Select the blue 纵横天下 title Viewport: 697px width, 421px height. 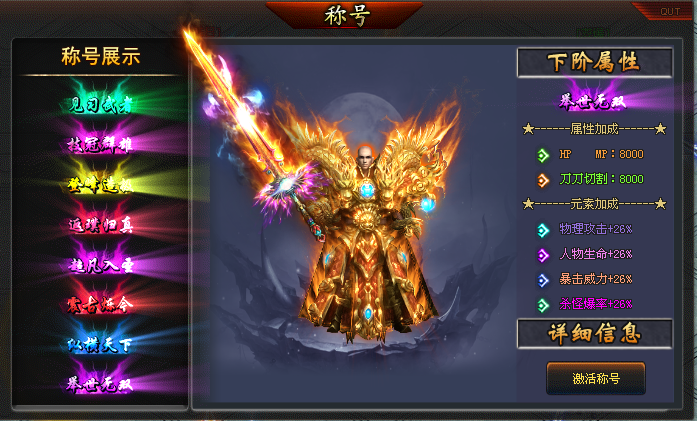(x=99, y=344)
